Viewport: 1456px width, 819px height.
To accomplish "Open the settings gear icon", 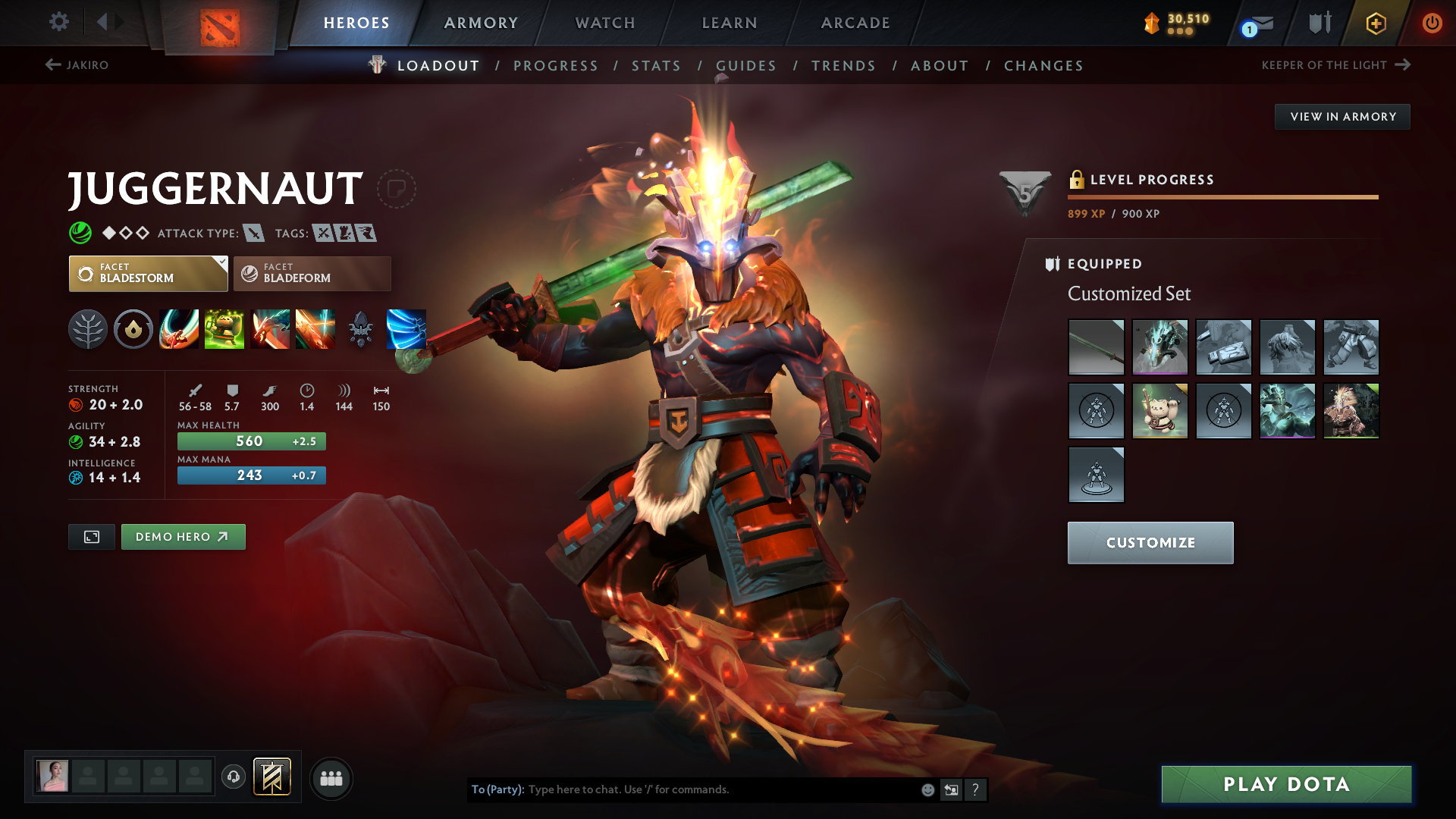I will pyautogui.click(x=59, y=23).
